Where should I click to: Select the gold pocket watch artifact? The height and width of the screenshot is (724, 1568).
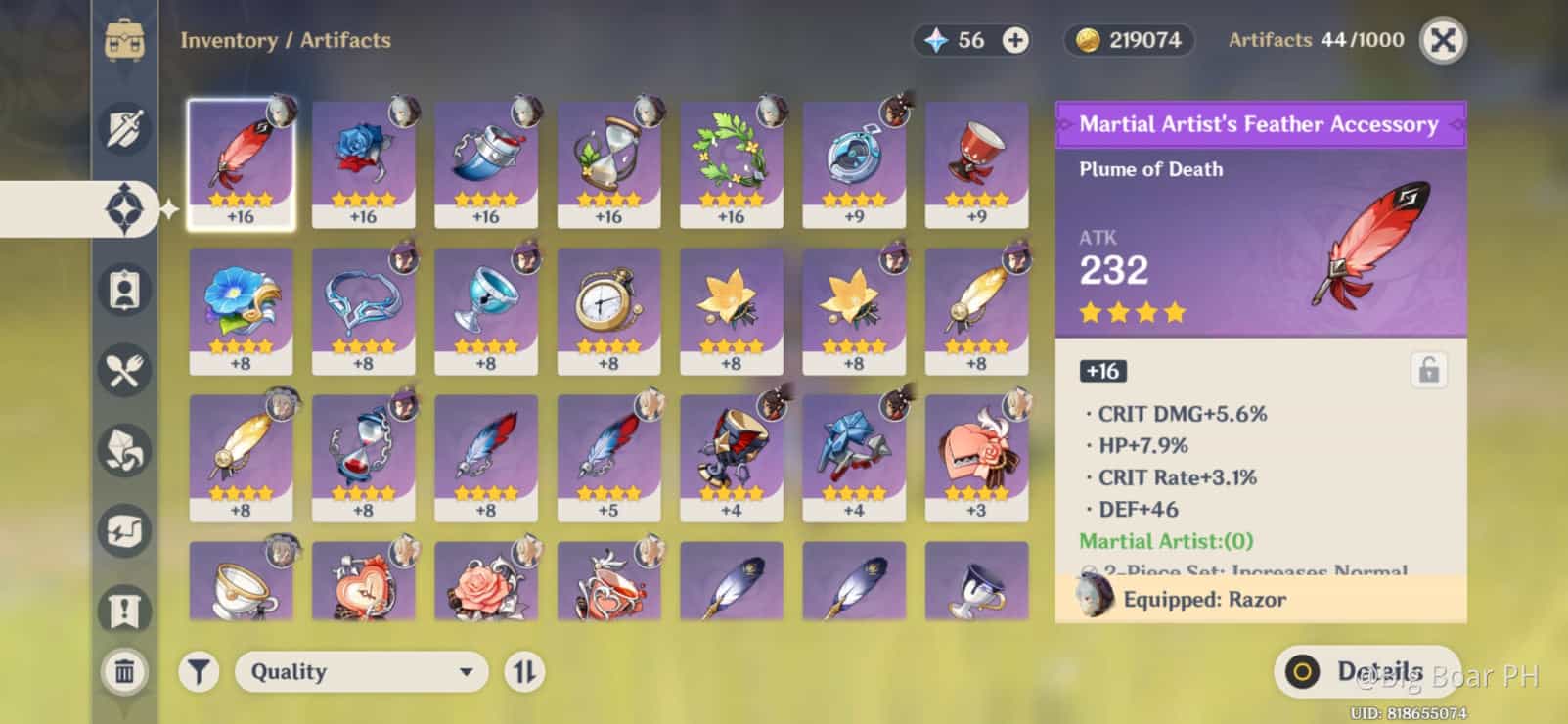point(608,310)
